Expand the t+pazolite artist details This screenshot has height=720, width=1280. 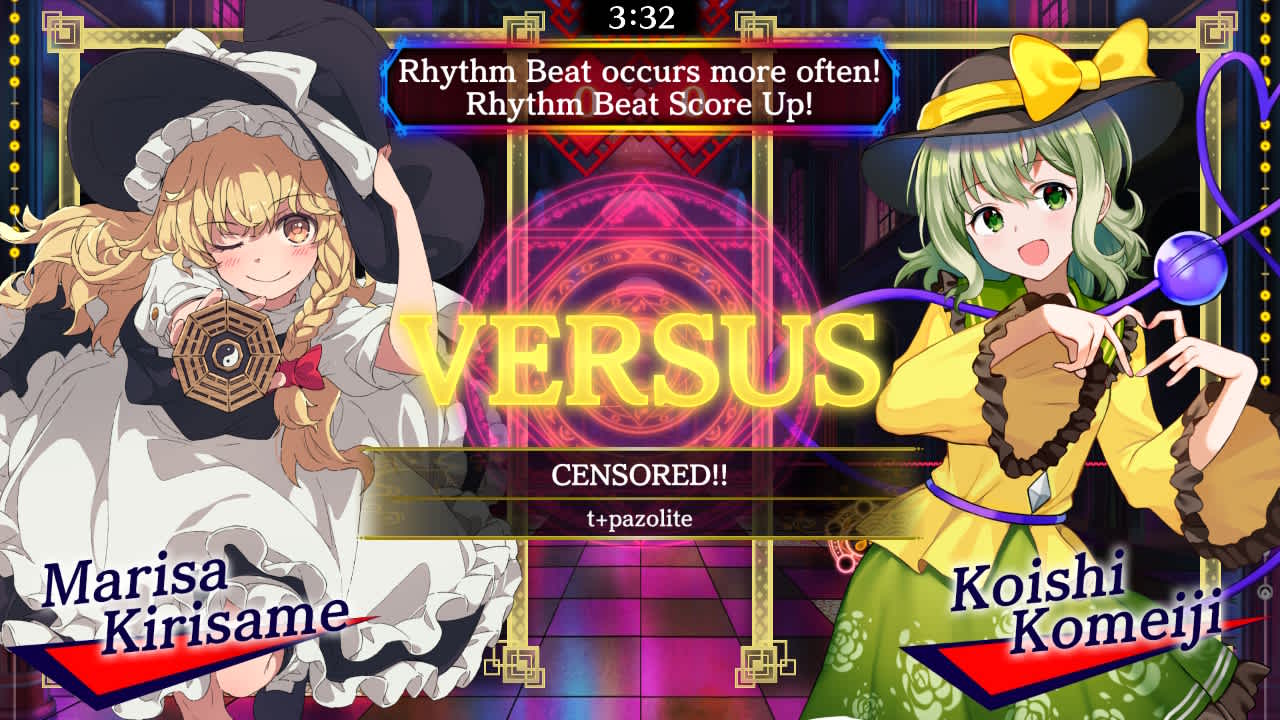[640, 517]
